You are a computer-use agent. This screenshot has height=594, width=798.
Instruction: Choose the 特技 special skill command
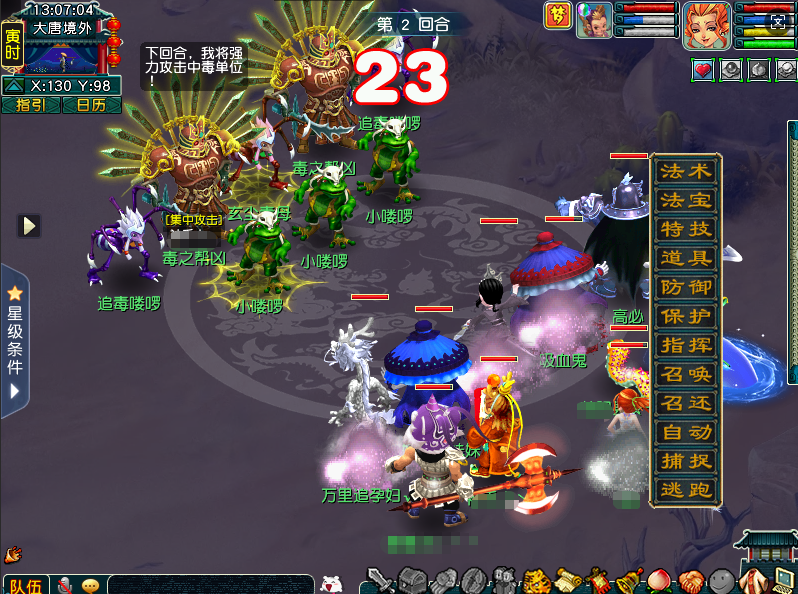[x=685, y=230]
